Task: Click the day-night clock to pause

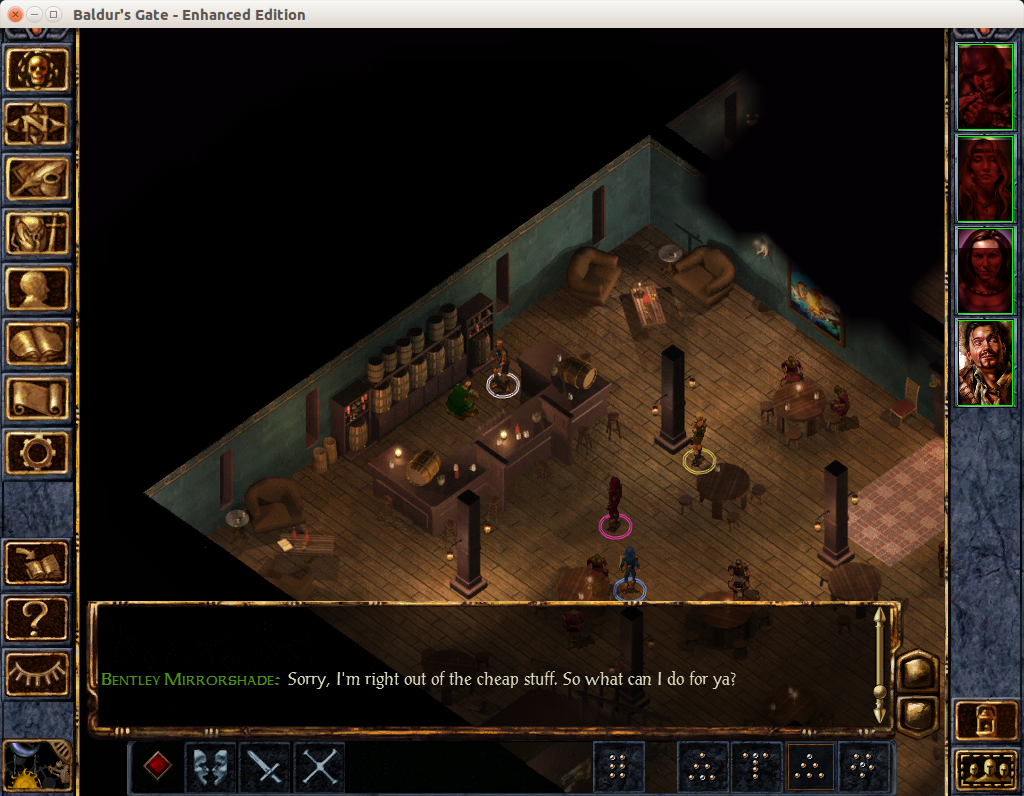Action: [39, 766]
